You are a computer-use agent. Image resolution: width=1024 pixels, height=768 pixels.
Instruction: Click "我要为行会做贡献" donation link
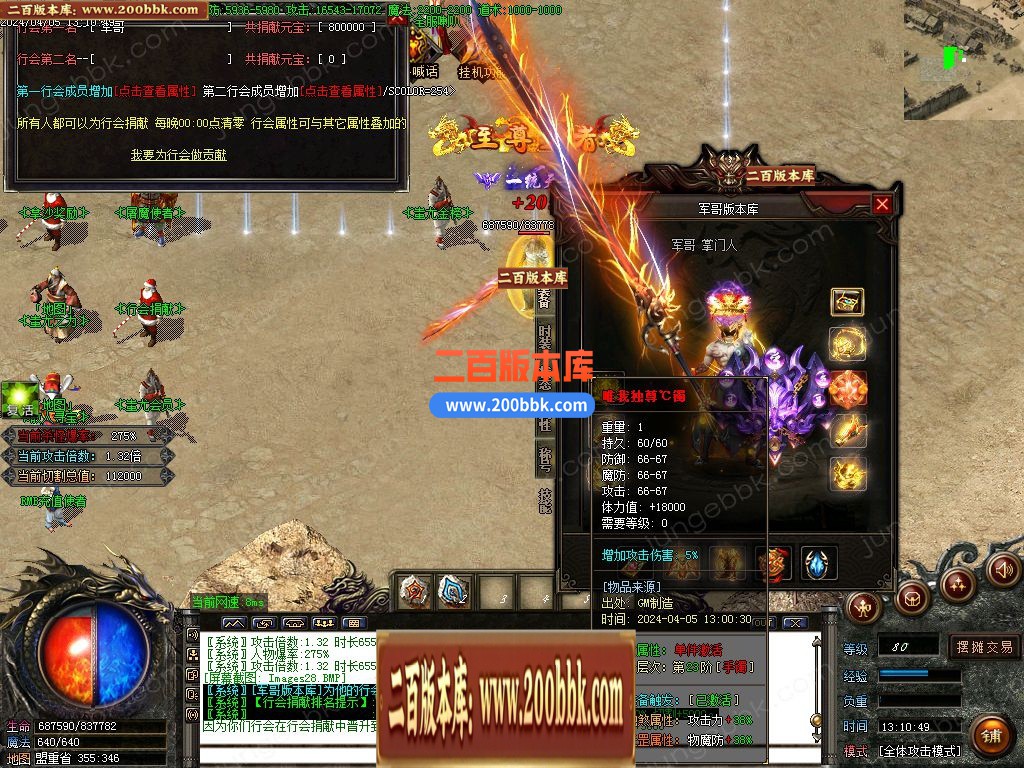pos(178,155)
